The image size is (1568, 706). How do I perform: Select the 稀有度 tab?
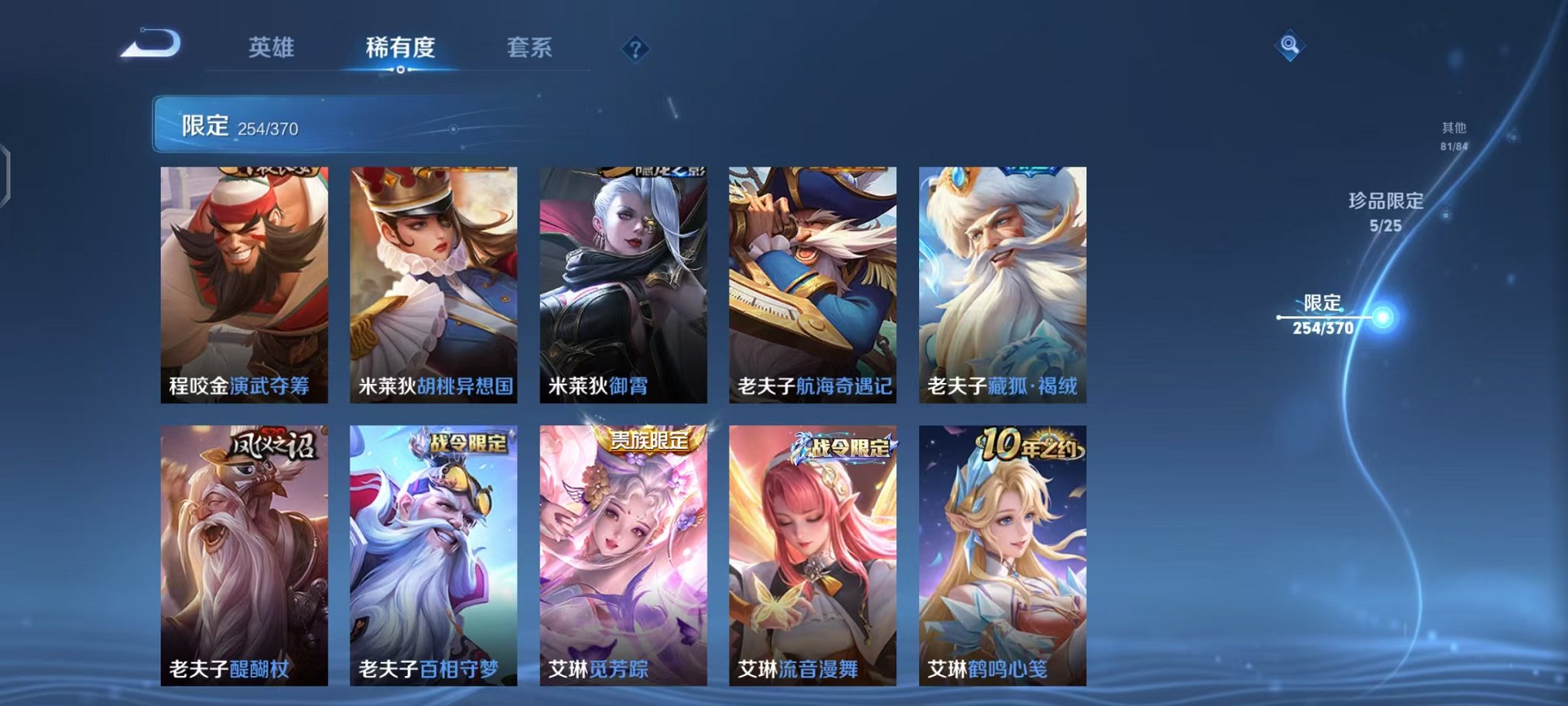click(x=399, y=48)
